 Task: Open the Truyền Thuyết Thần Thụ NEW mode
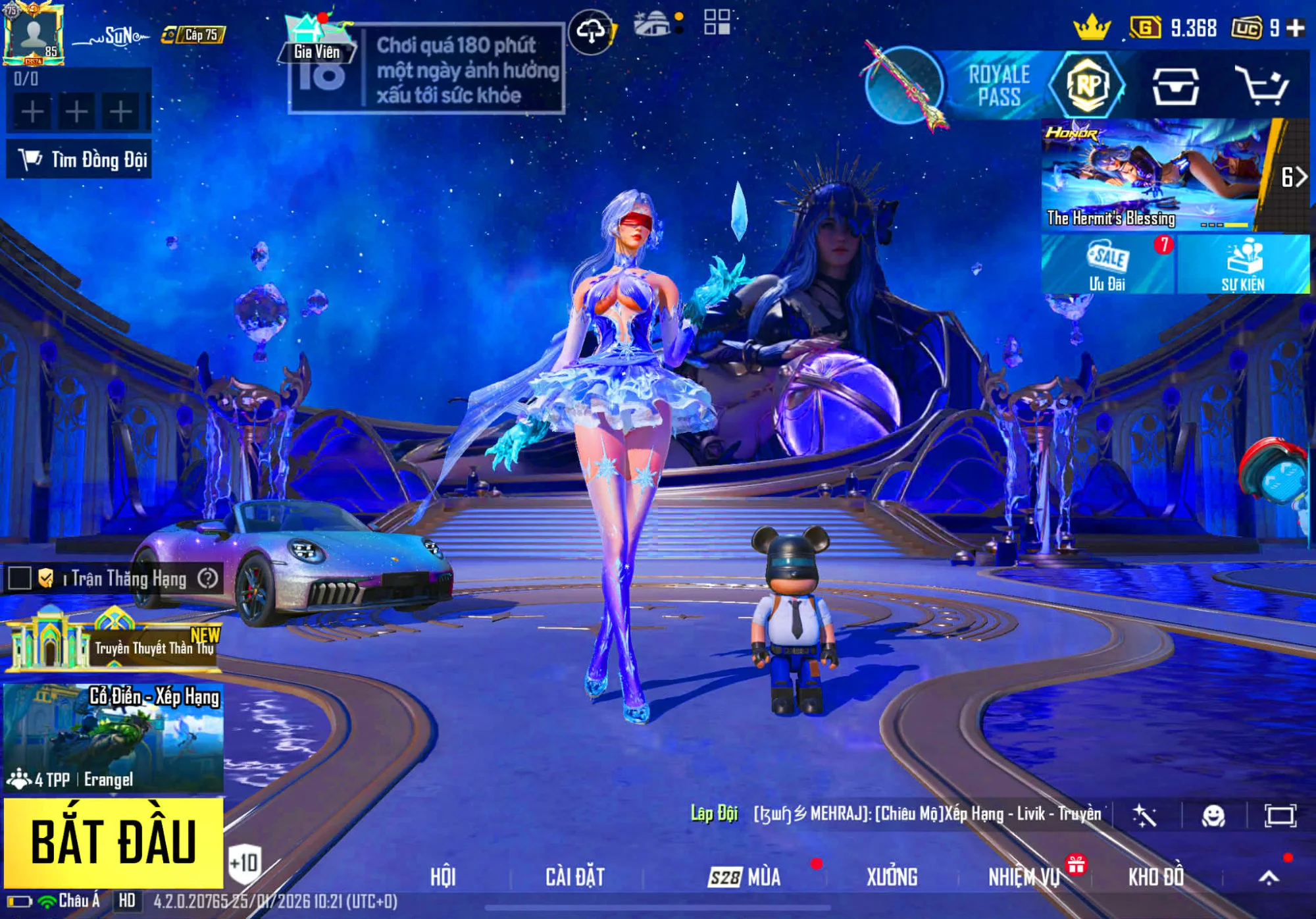[x=113, y=643]
